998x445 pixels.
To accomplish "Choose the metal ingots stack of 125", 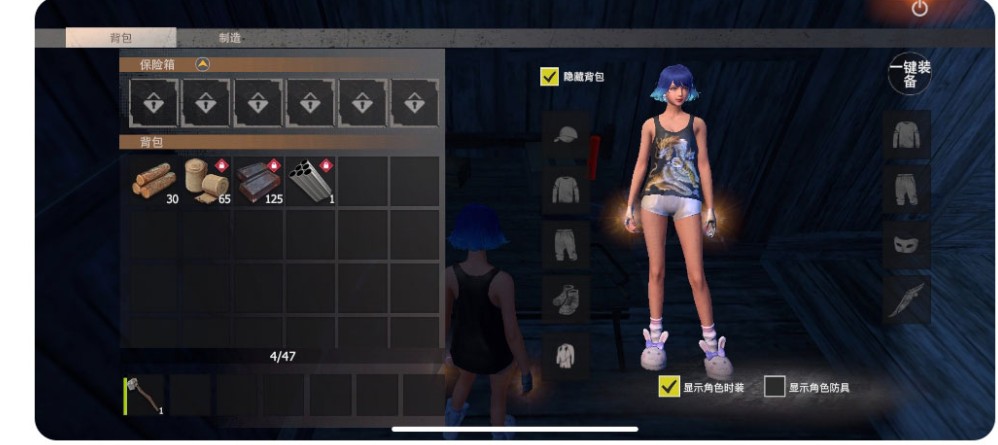I will pos(259,181).
